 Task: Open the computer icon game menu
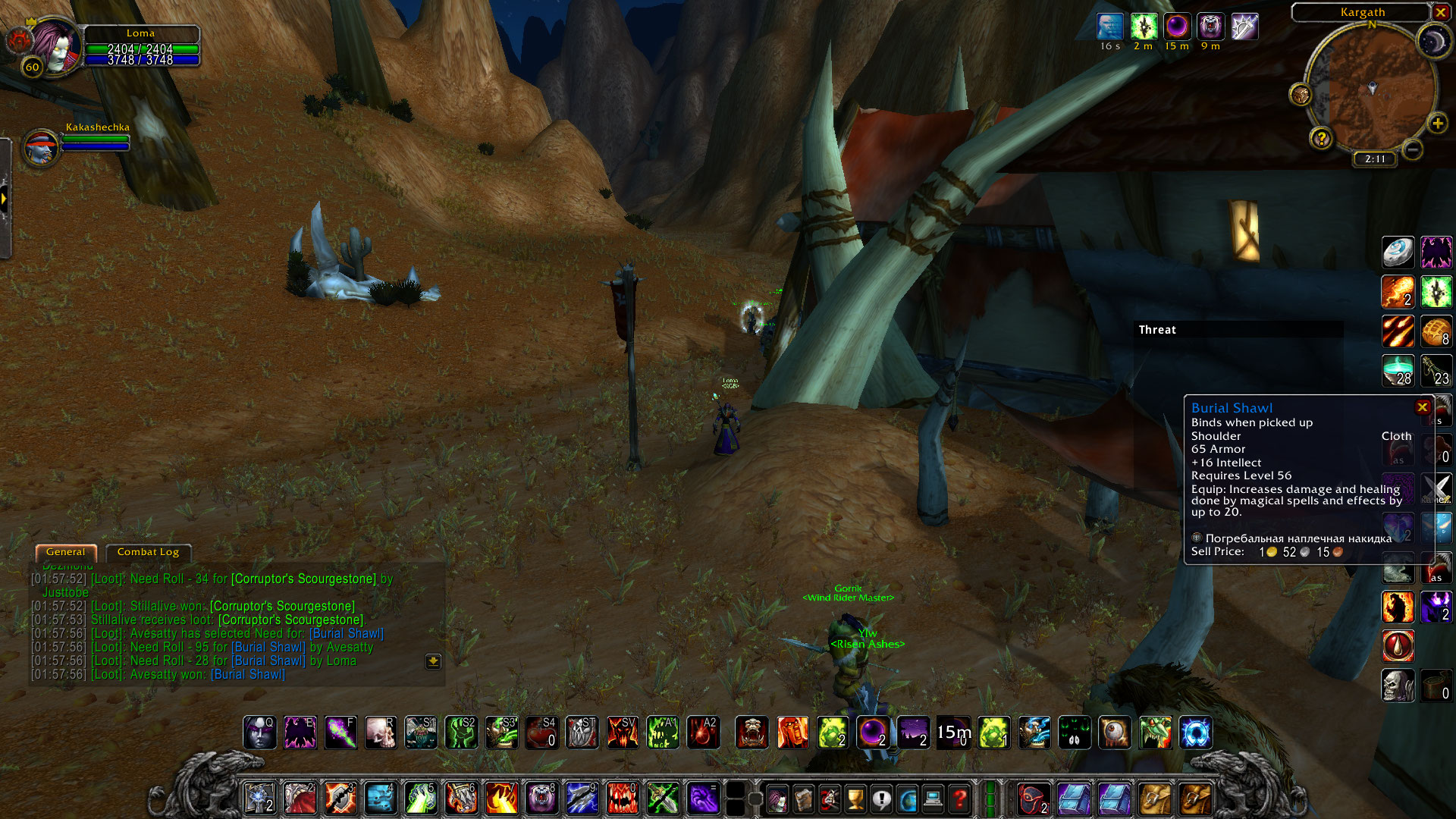pos(934,799)
